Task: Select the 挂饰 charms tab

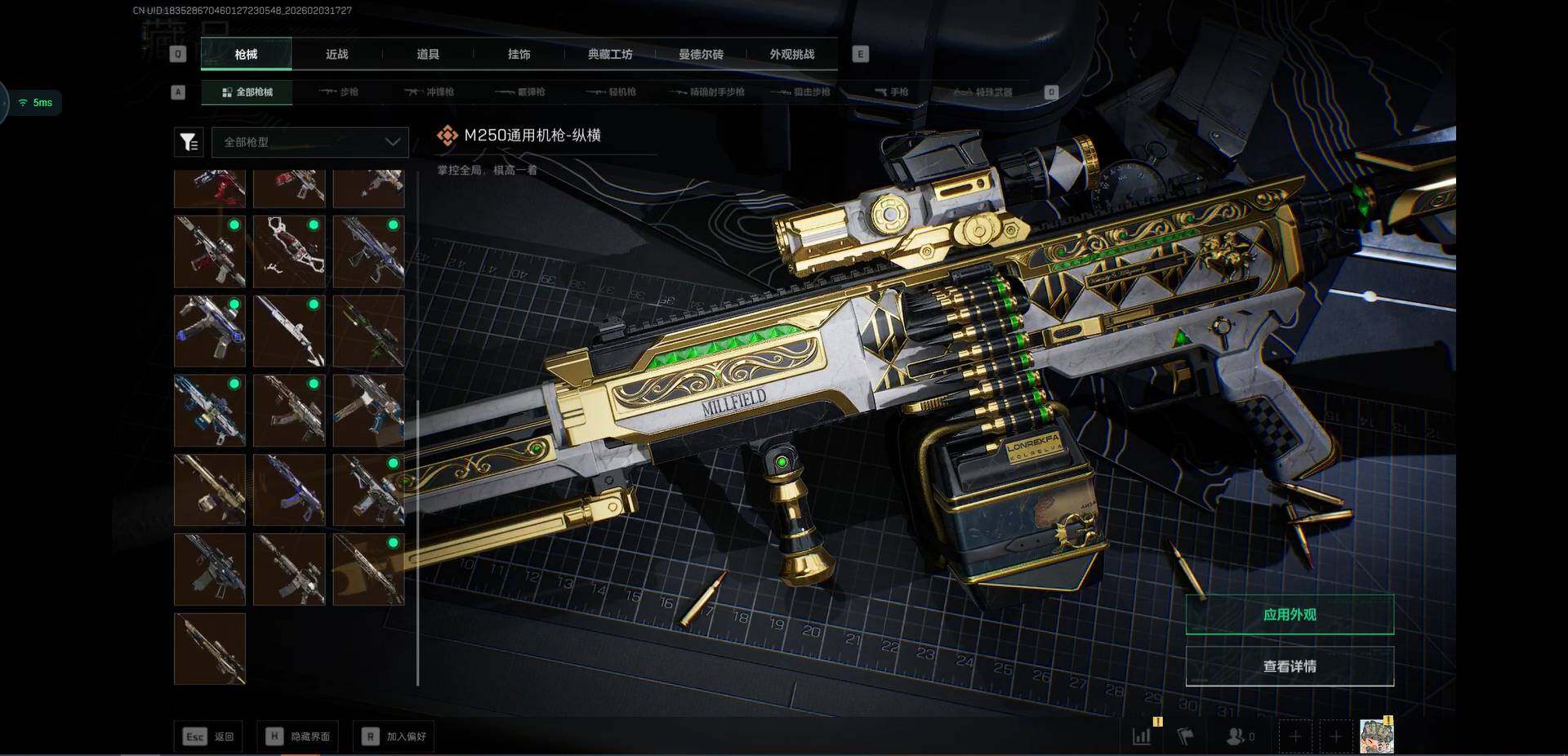Action: (519, 55)
